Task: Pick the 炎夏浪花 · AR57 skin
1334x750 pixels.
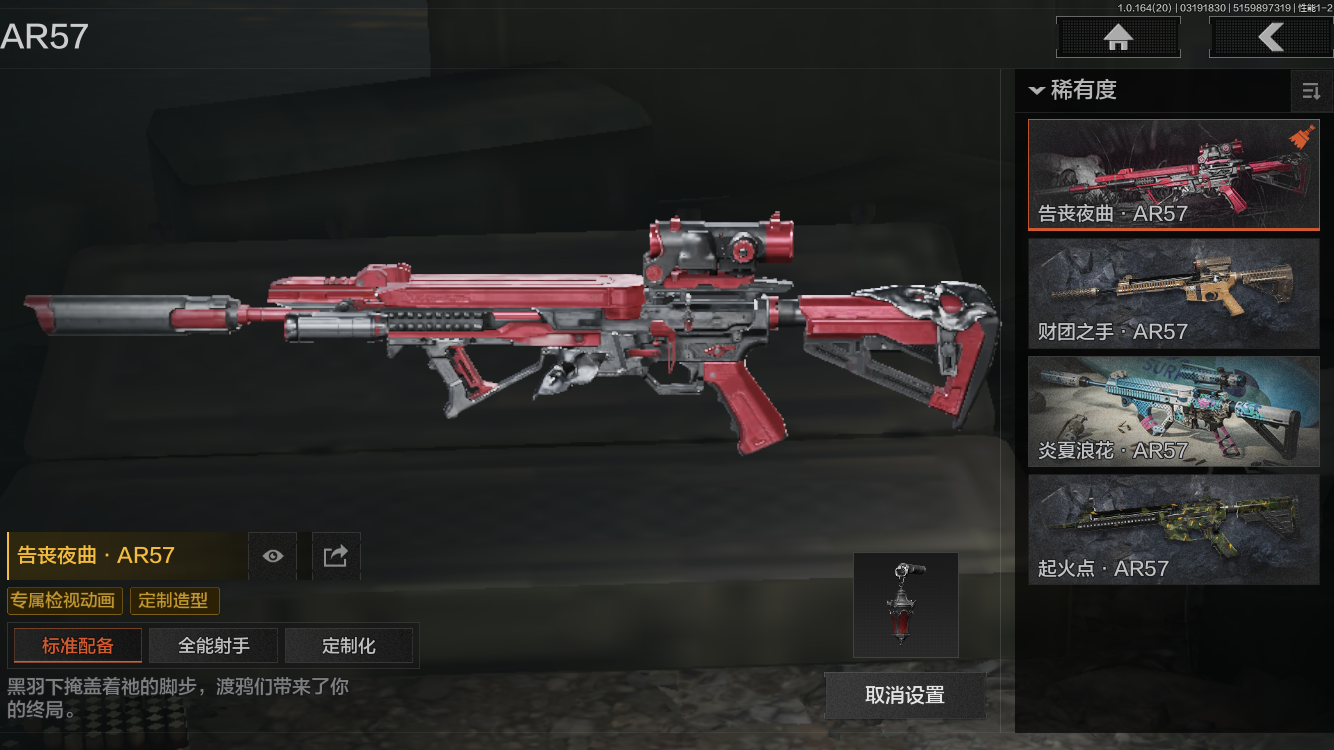Action: [1173, 411]
